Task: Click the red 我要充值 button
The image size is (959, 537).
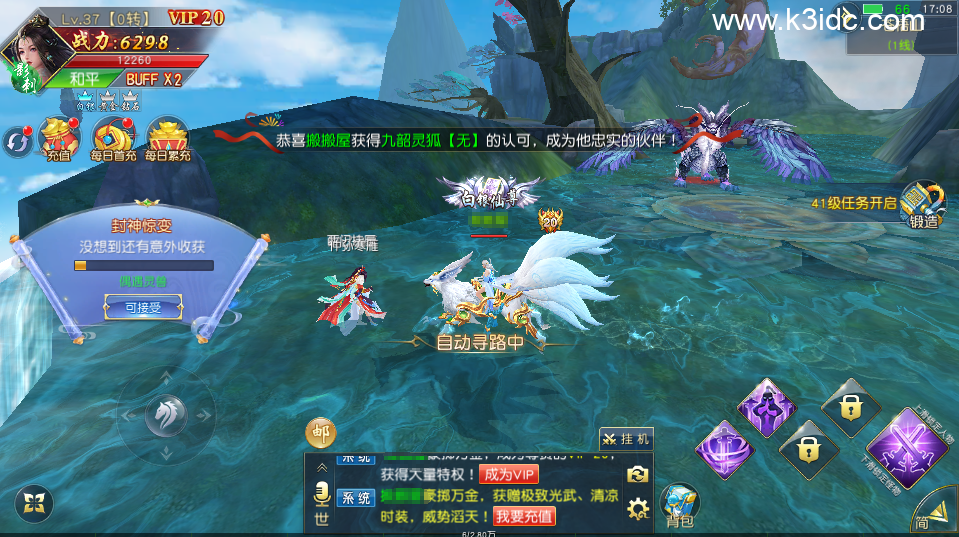Action: click(525, 516)
